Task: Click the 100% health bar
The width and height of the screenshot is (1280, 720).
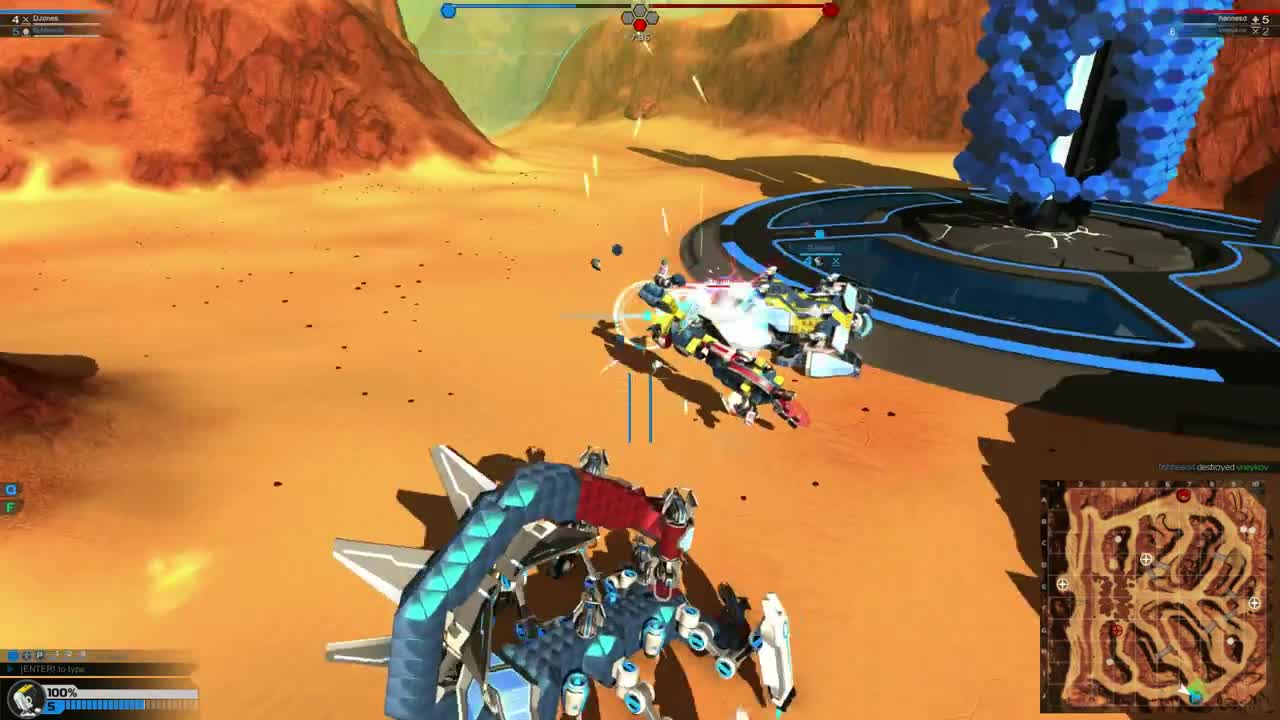Action: (x=118, y=690)
